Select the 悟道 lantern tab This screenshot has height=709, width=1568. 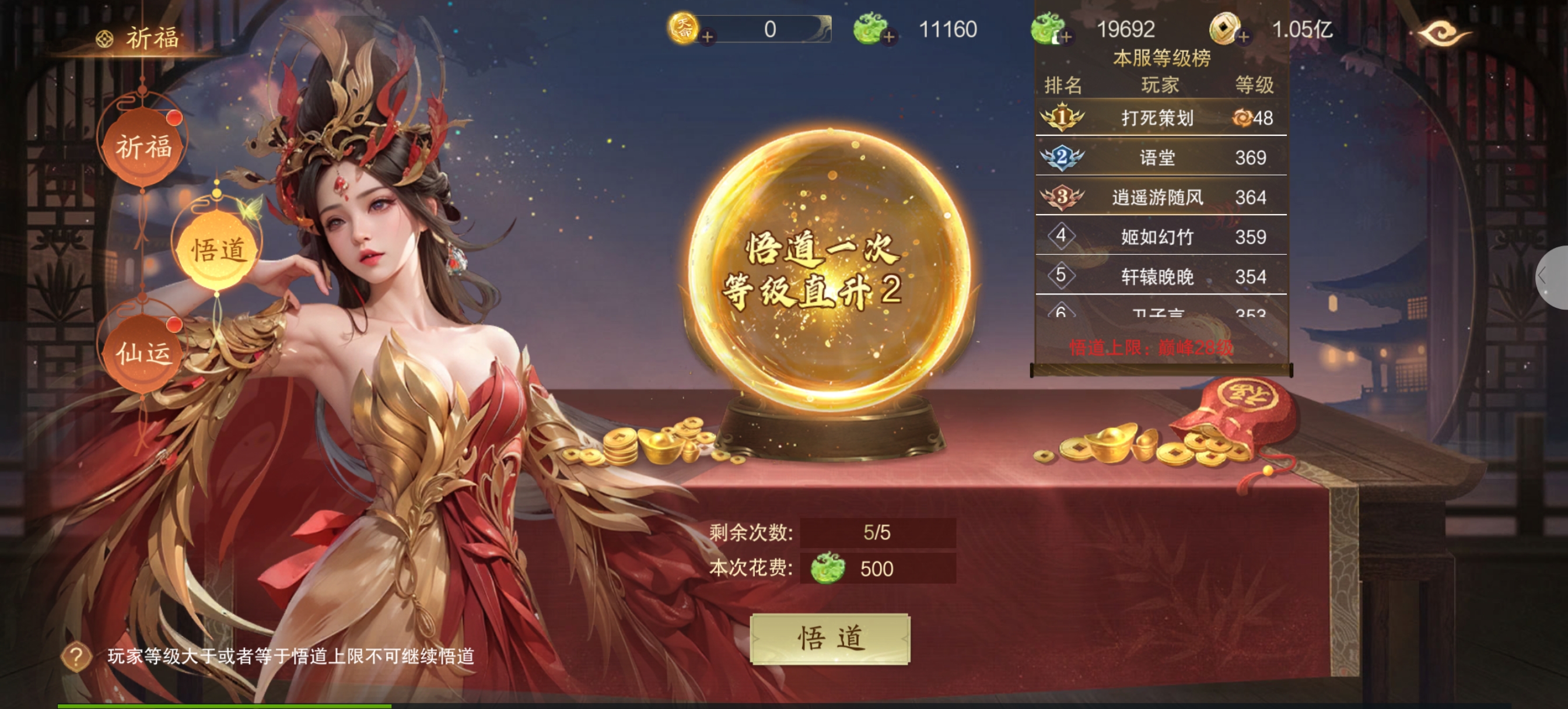point(219,250)
